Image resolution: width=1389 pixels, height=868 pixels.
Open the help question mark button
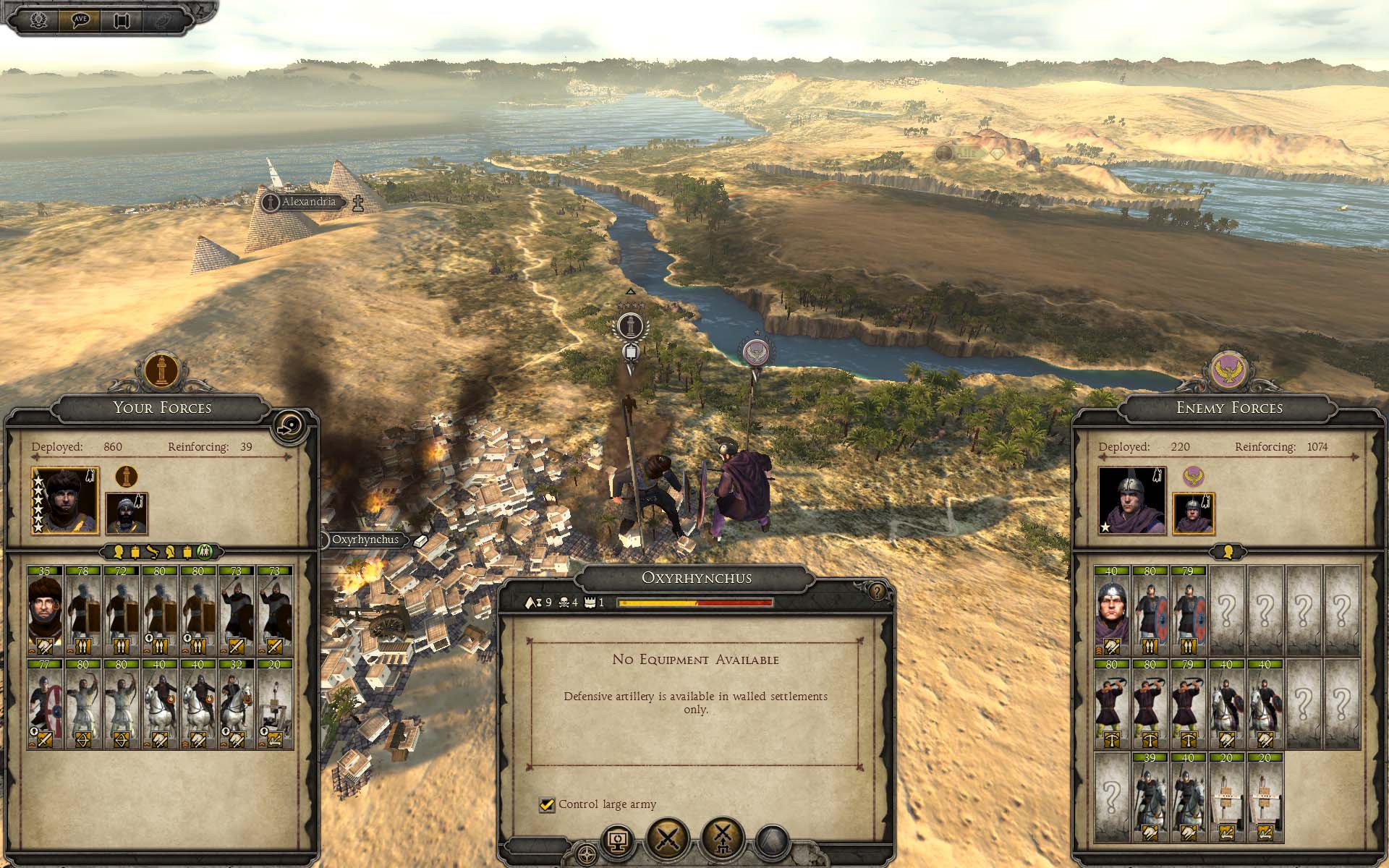pos(878,592)
